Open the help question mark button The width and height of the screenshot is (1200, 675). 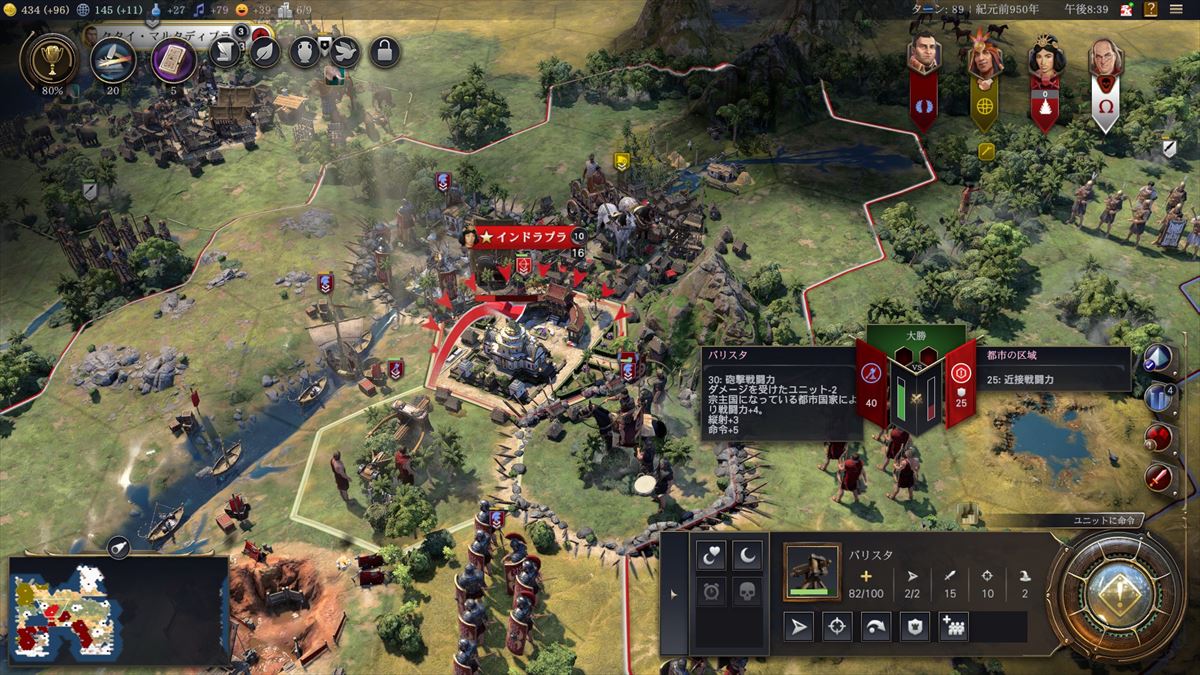coord(1151,9)
